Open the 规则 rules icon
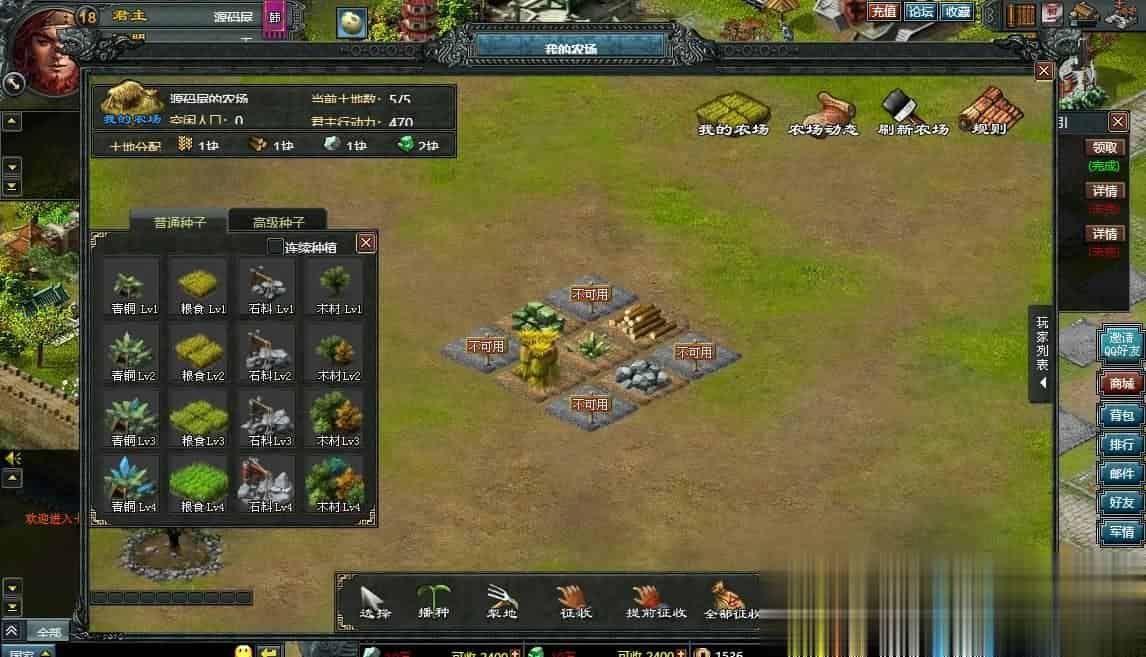Image resolution: width=1146 pixels, height=657 pixels. (988, 113)
